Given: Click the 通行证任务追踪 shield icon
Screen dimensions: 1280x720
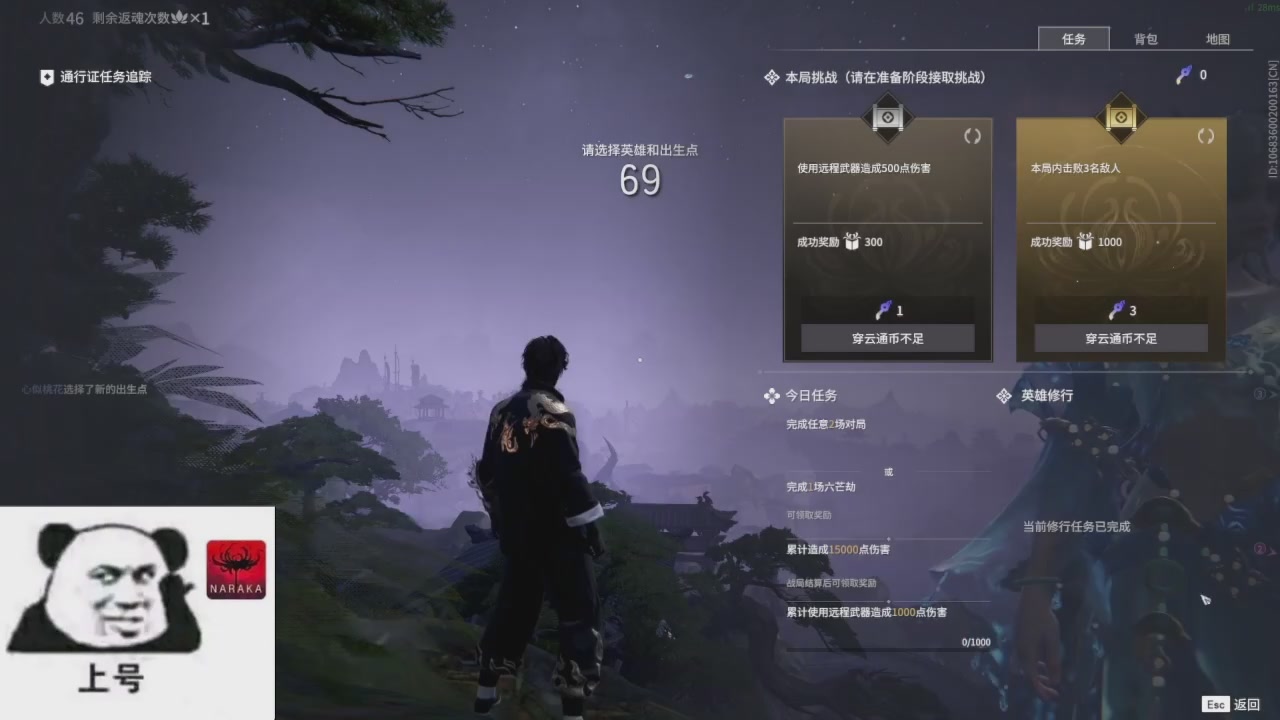Looking at the screenshot, I should click(45, 76).
